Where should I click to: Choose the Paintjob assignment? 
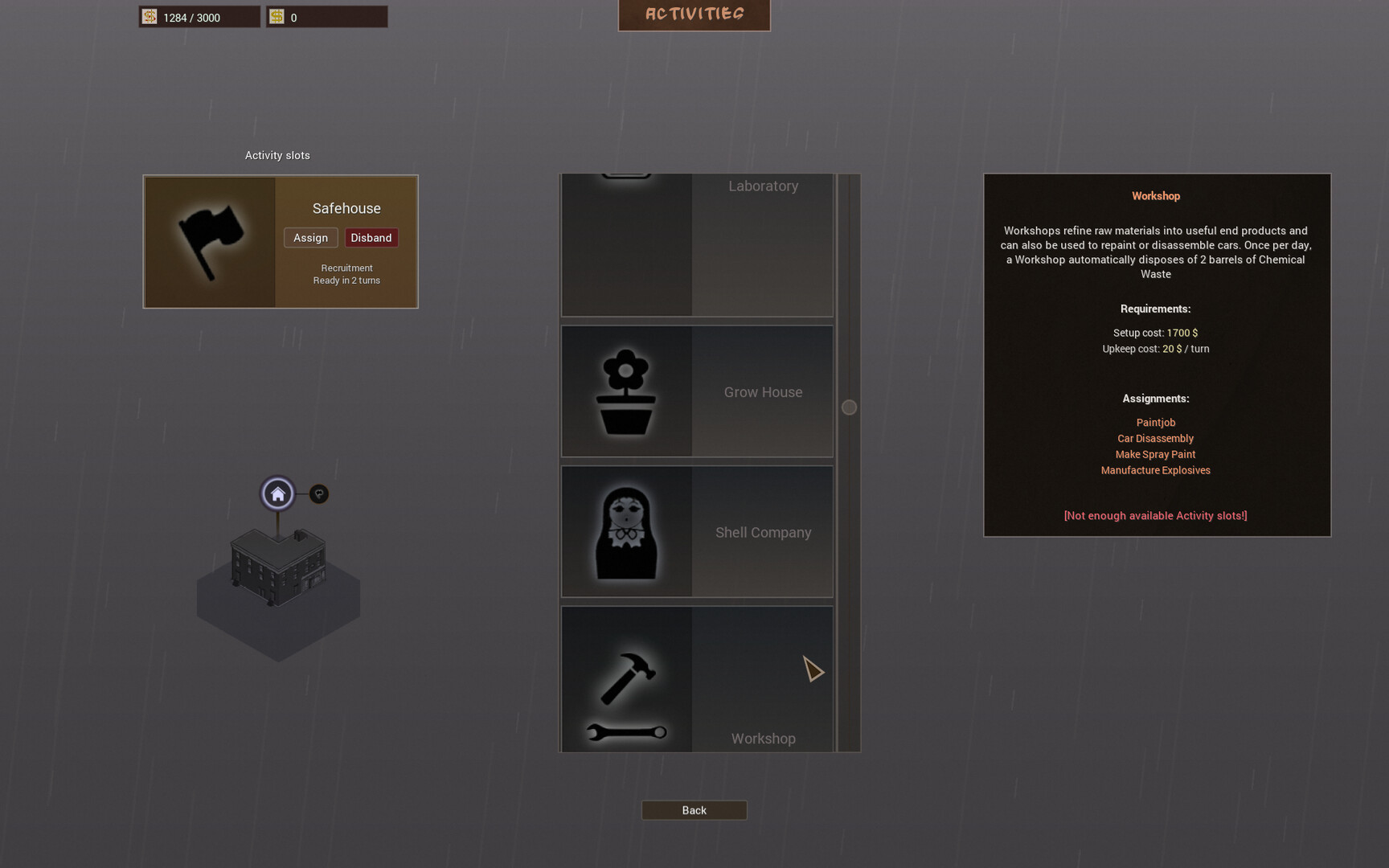pyautogui.click(x=1155, y=422)
